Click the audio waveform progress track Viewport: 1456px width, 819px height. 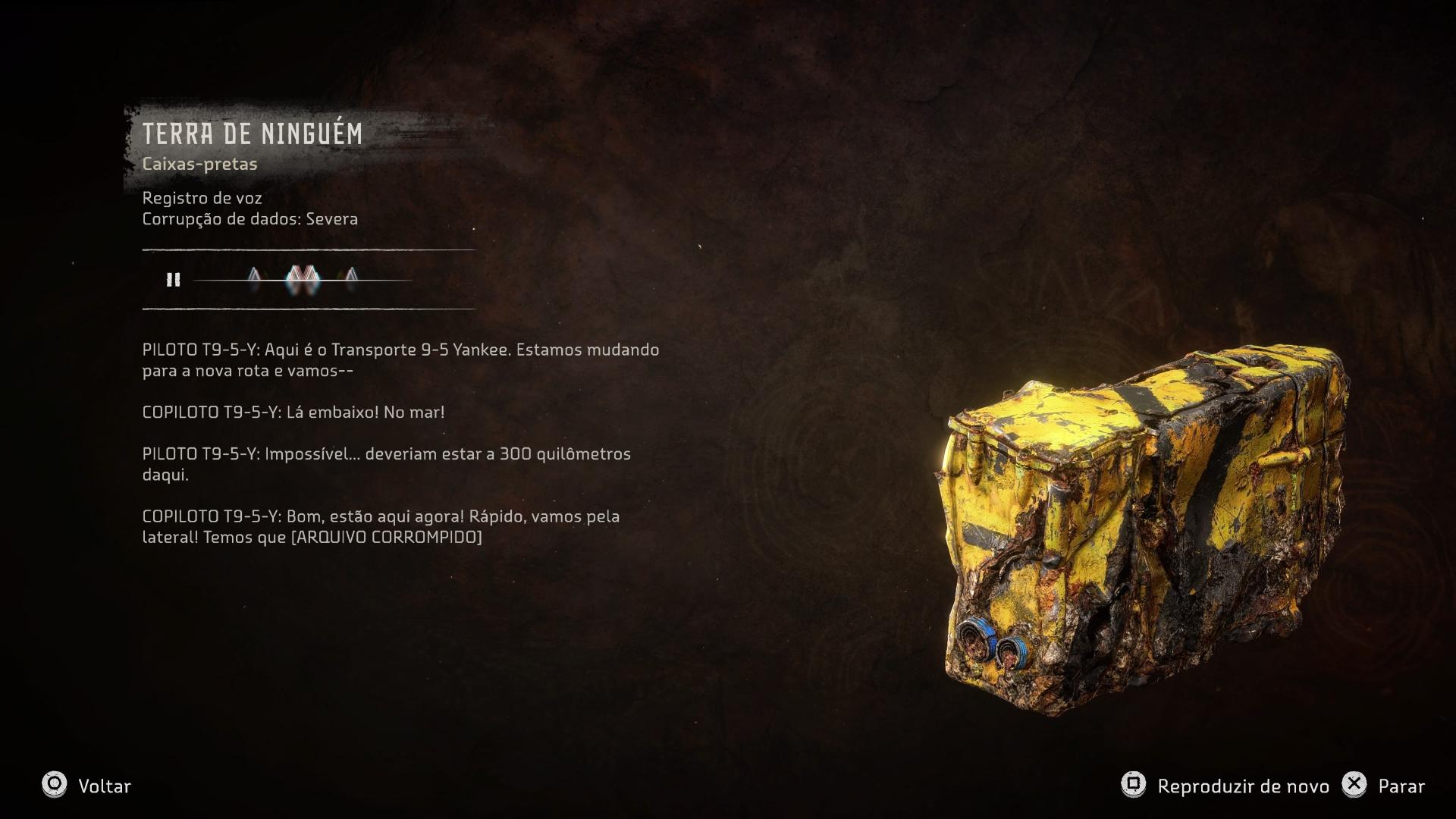[x=303, y=280]
